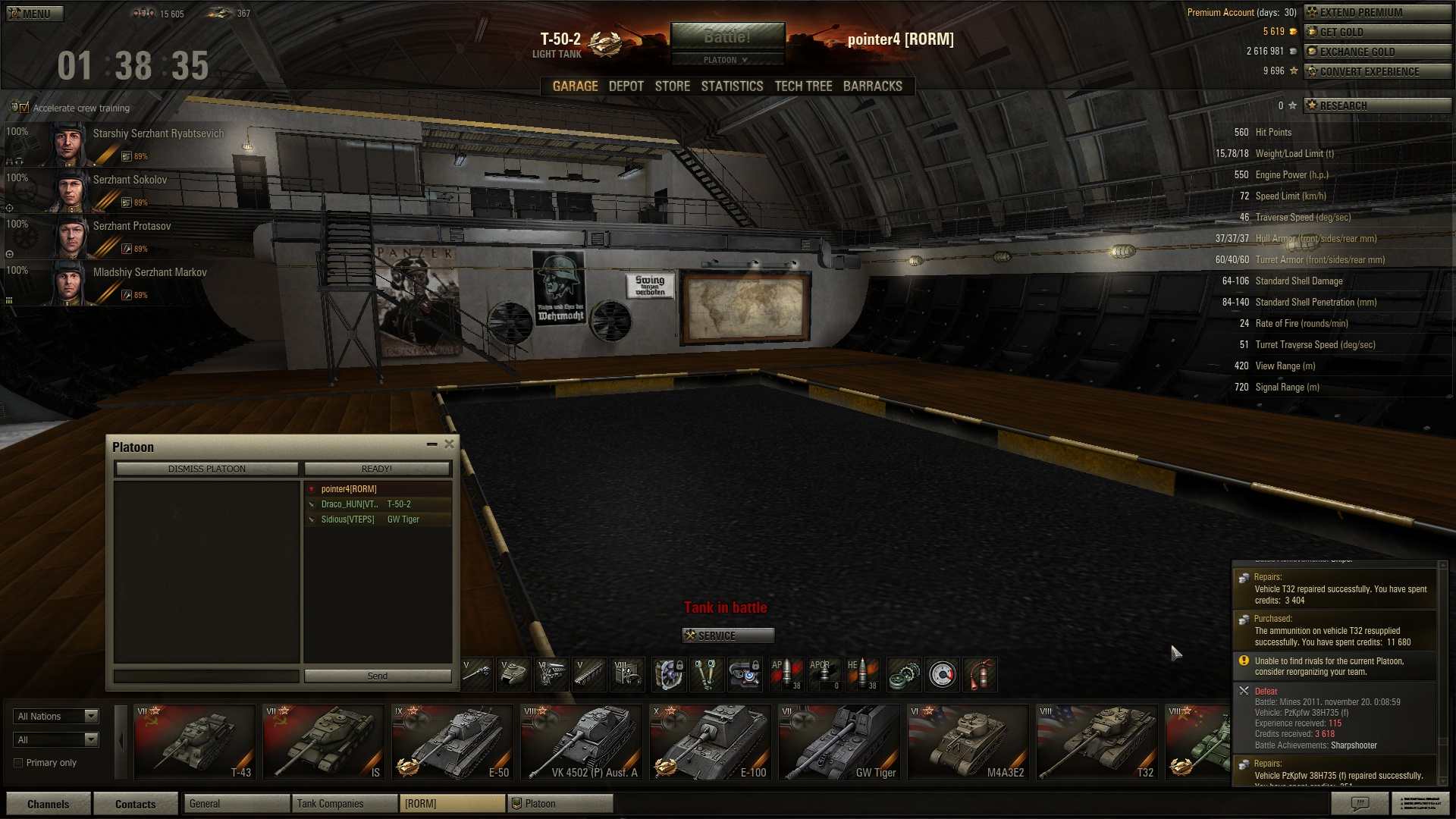Click the Research button
This screenshot has width=1456, height=819.
1376,105
